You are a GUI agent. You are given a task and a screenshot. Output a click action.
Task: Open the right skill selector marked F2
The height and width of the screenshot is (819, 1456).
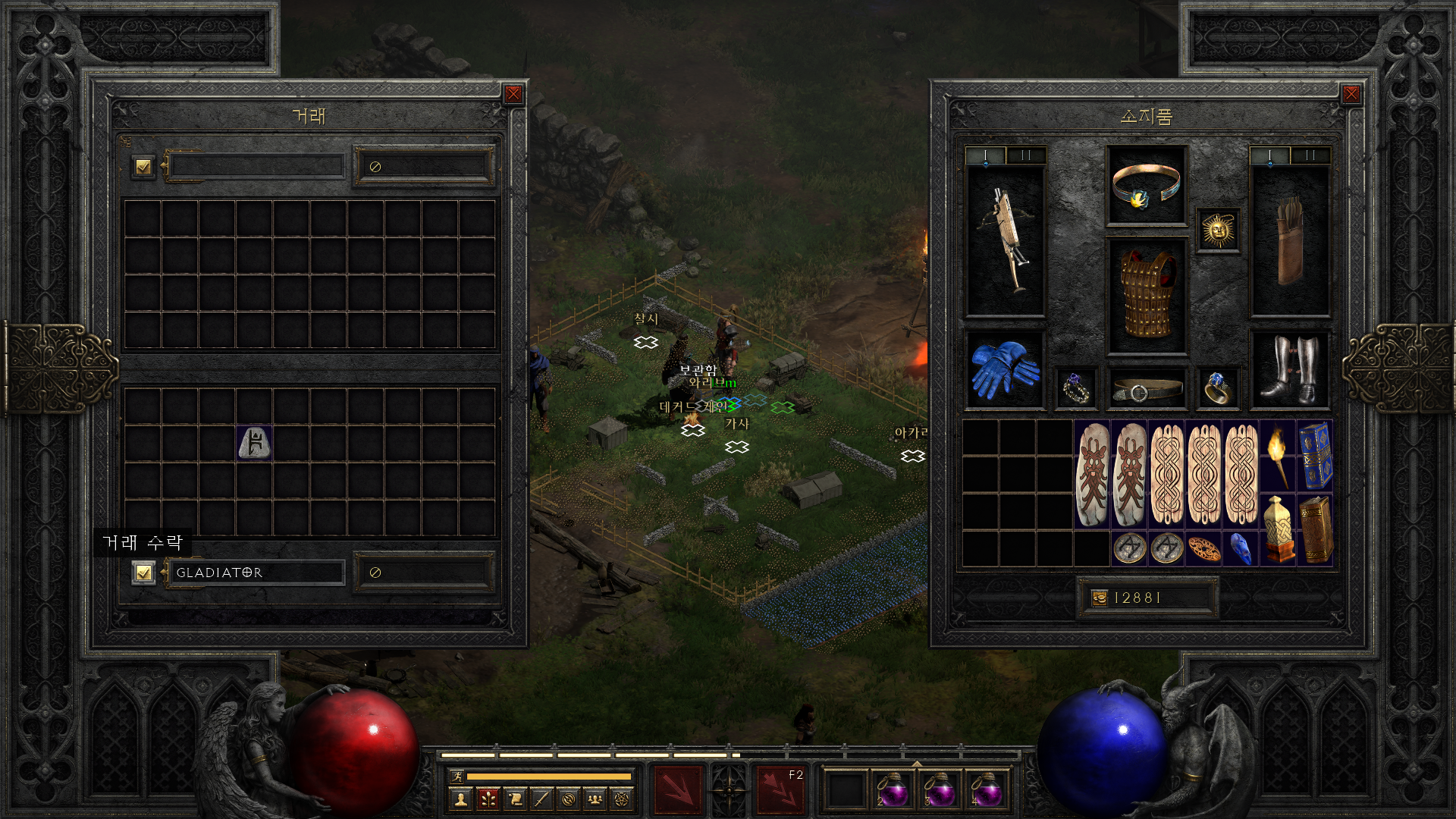point(780,789)
